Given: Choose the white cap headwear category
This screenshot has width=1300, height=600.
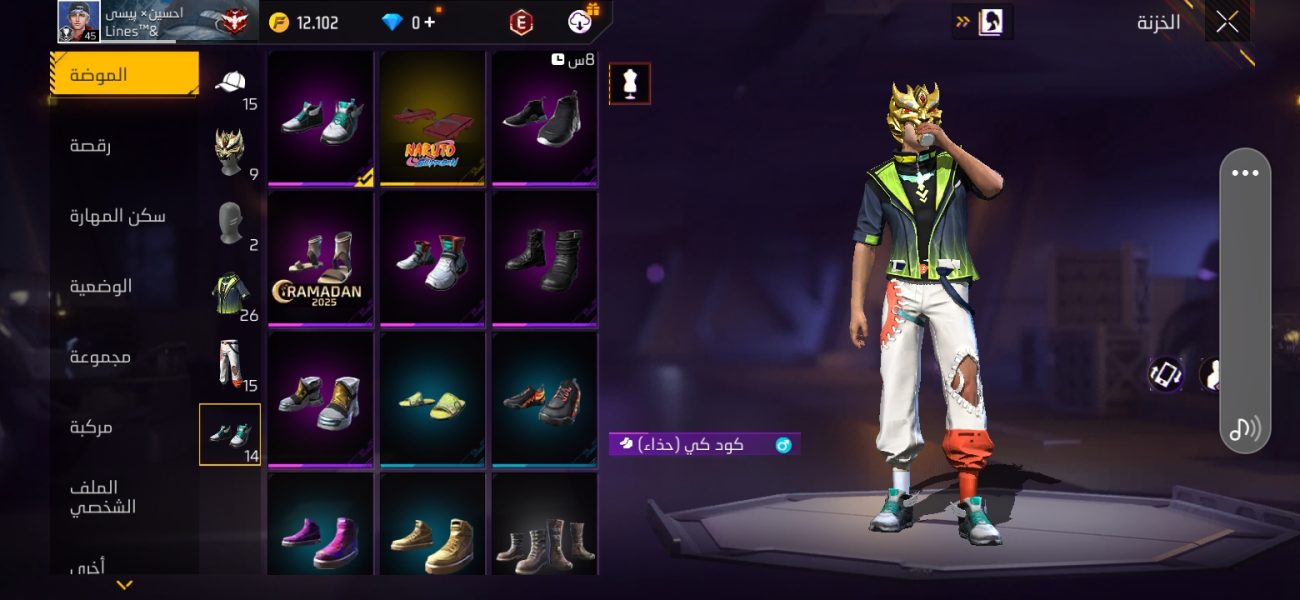Looking at the screenshot, I should point(231,83).
